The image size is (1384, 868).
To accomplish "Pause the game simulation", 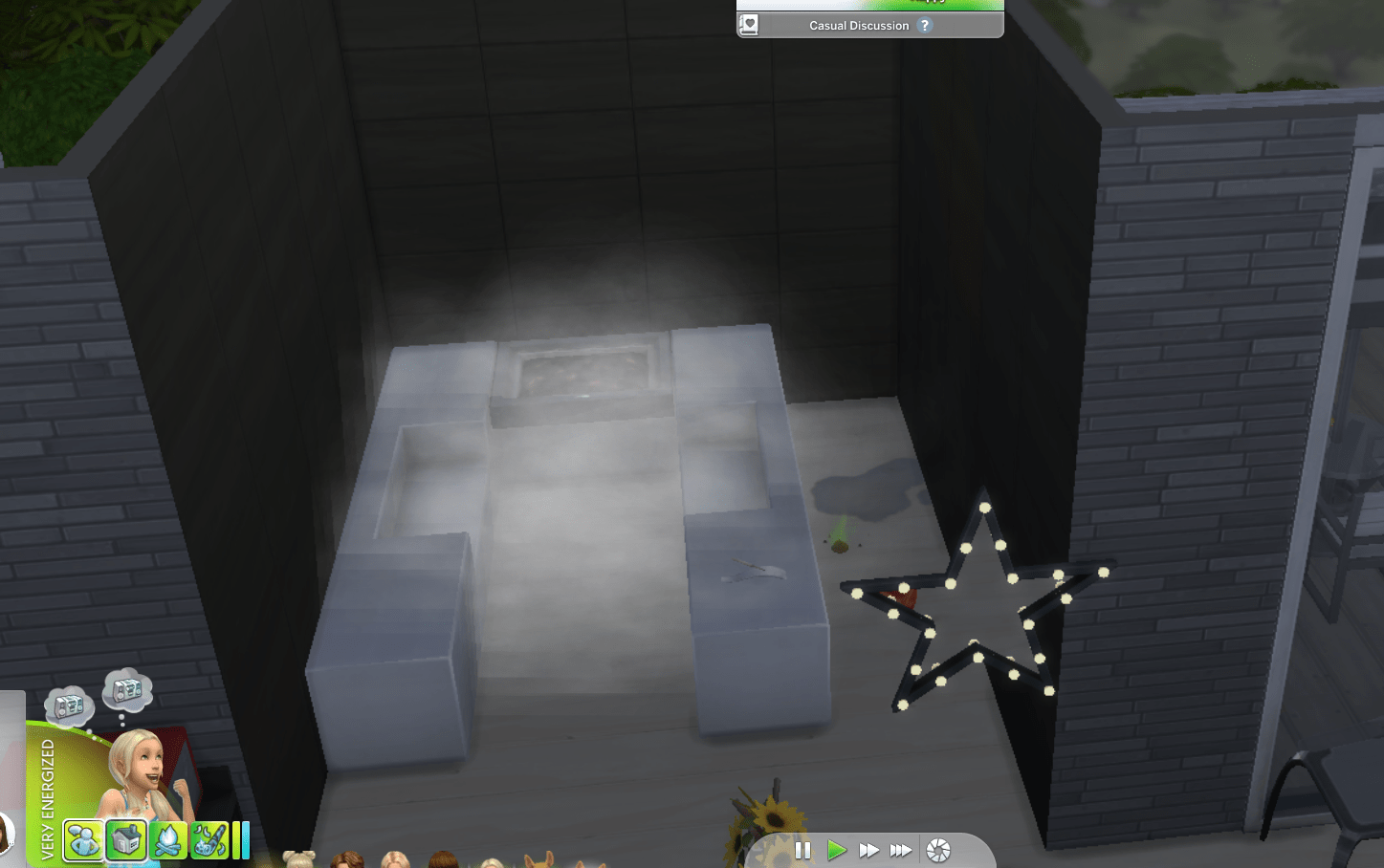I will click(802, 850).
